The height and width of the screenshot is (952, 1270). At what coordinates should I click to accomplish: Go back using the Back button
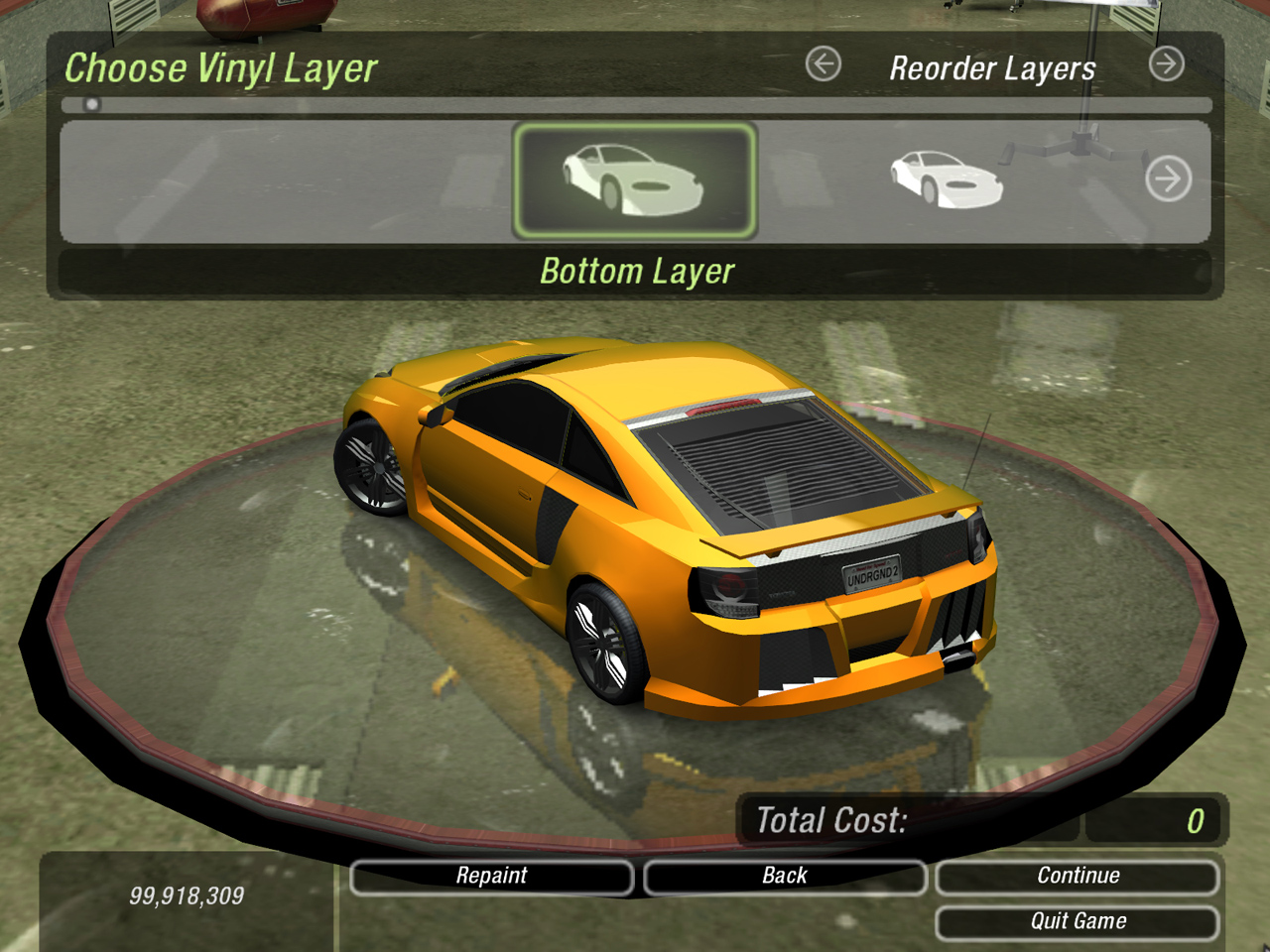[x=784, y=877]
